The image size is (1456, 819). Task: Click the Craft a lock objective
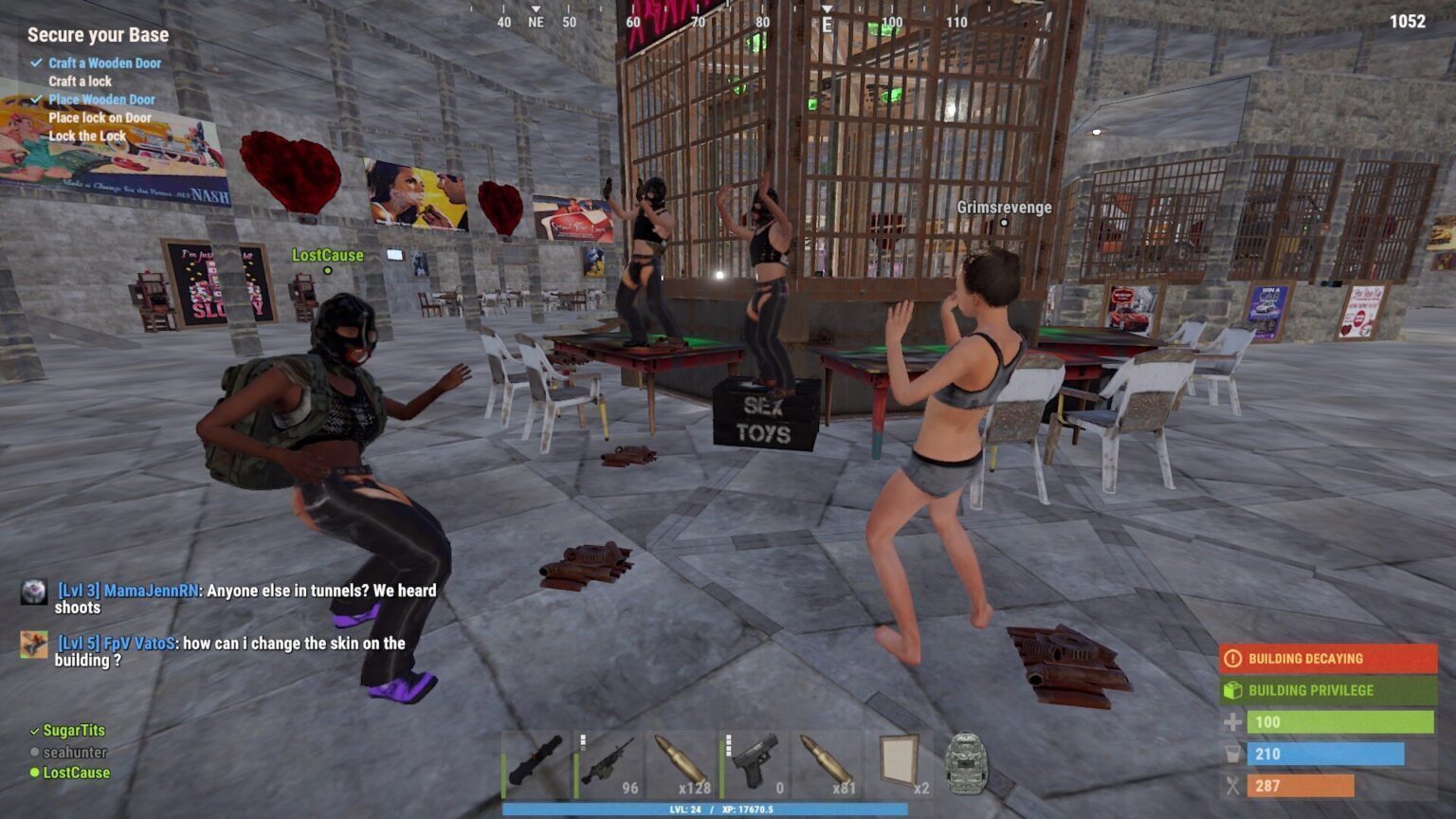pyautogui.click(x=80, y=82)
